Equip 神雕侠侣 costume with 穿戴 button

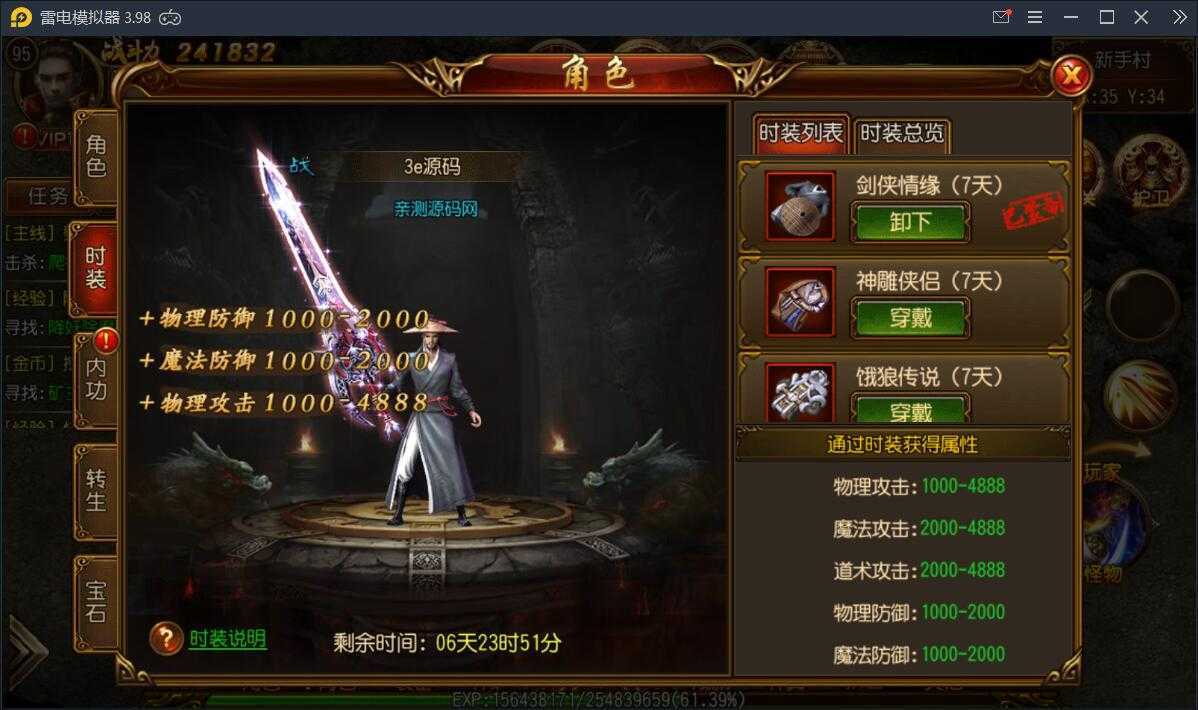pyautogui.click(x=909, y=318)
